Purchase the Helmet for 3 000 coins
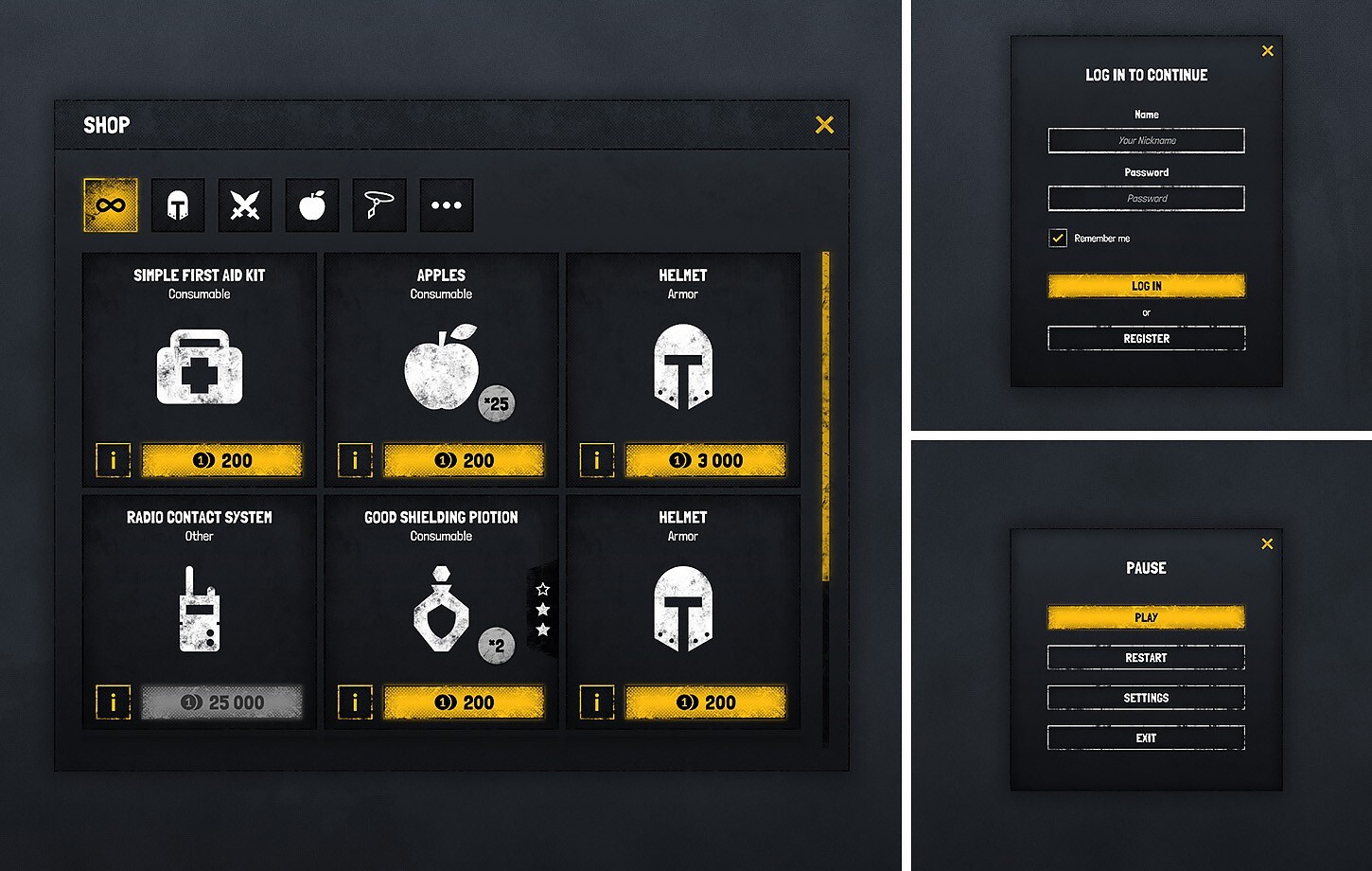The width and height of the screenshot is (1372, 871). (x=705, y=460)
